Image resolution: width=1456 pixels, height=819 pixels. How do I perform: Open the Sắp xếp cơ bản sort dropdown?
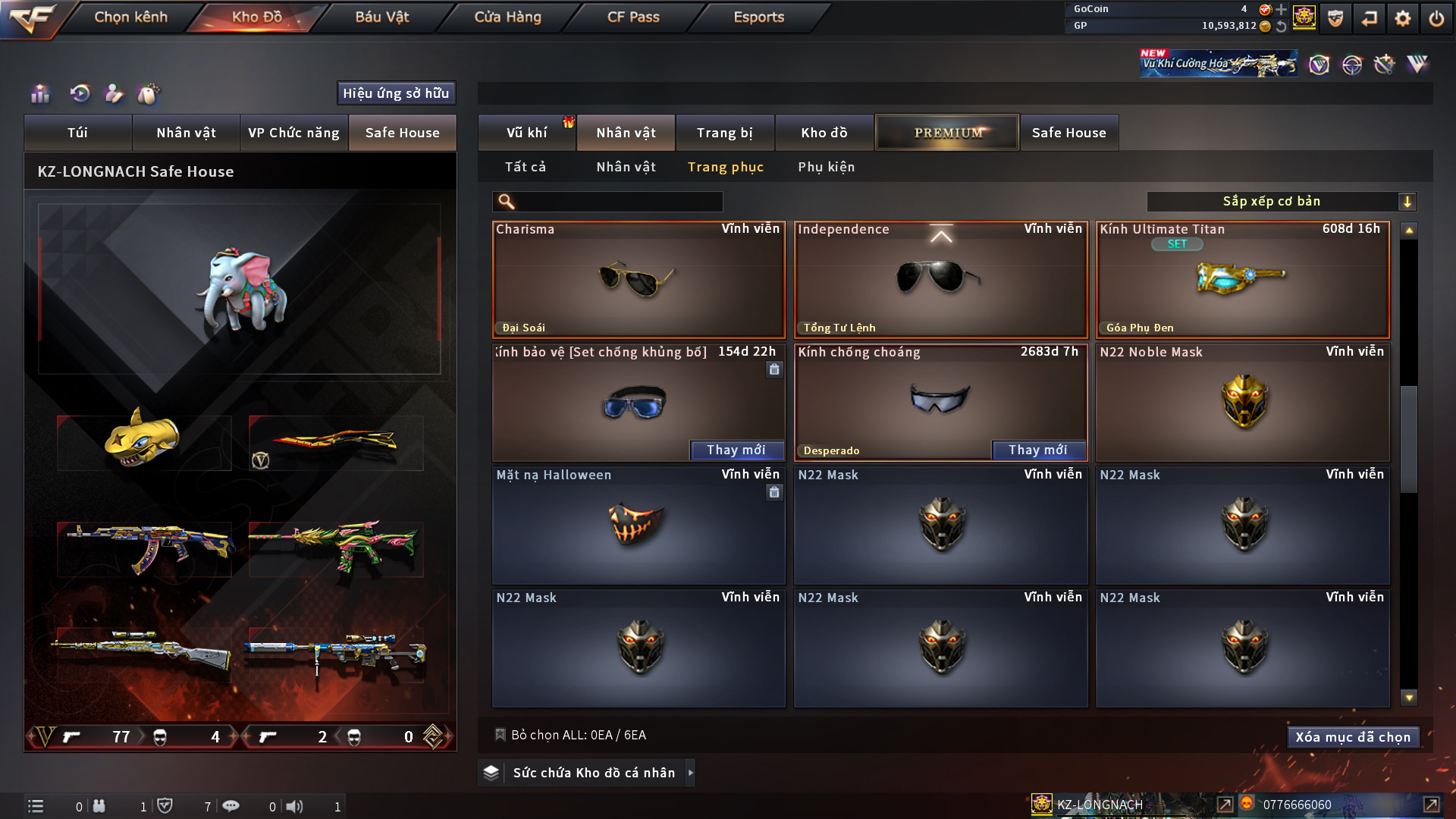1281,201
